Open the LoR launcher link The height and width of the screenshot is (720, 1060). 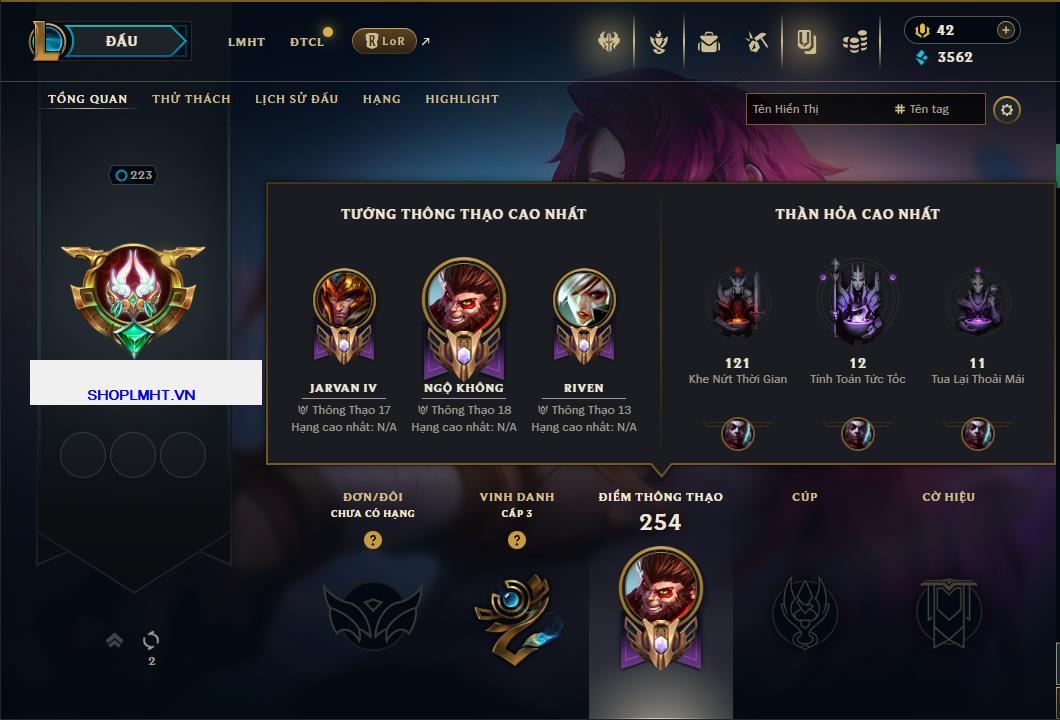coord(385,41)
